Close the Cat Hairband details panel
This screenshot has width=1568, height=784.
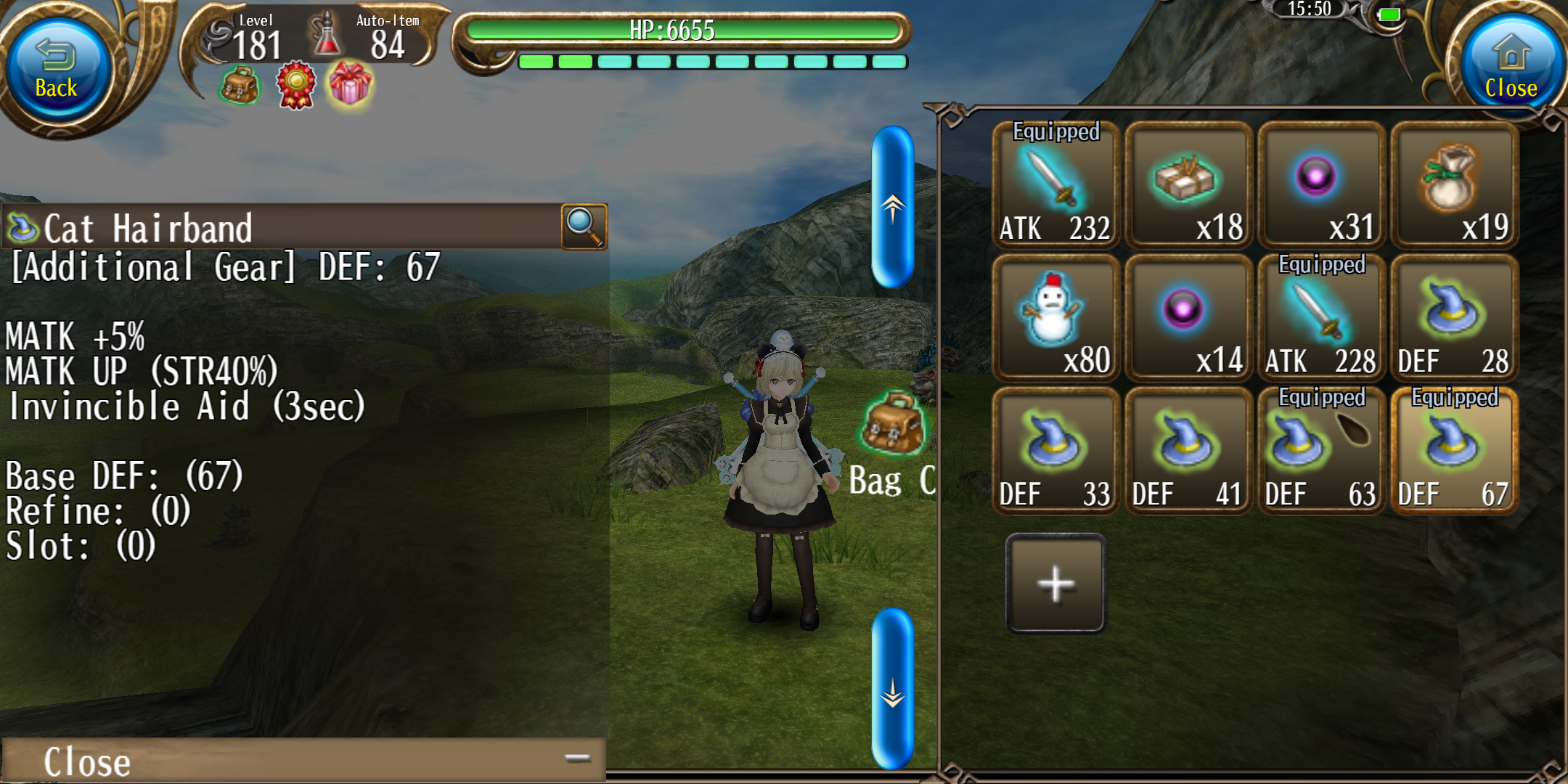click(303, 760)
